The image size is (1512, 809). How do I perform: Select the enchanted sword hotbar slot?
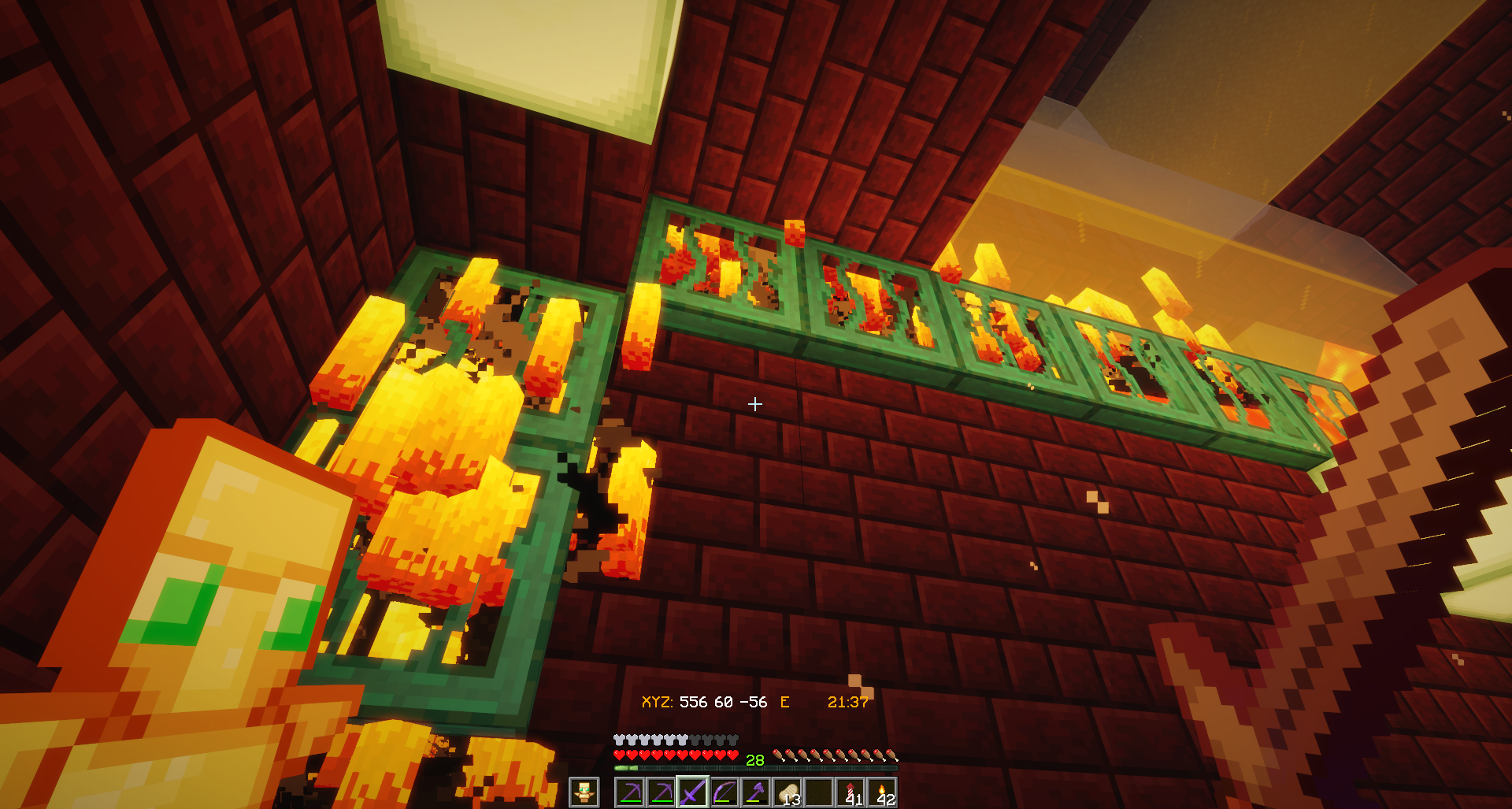[692, 792]
